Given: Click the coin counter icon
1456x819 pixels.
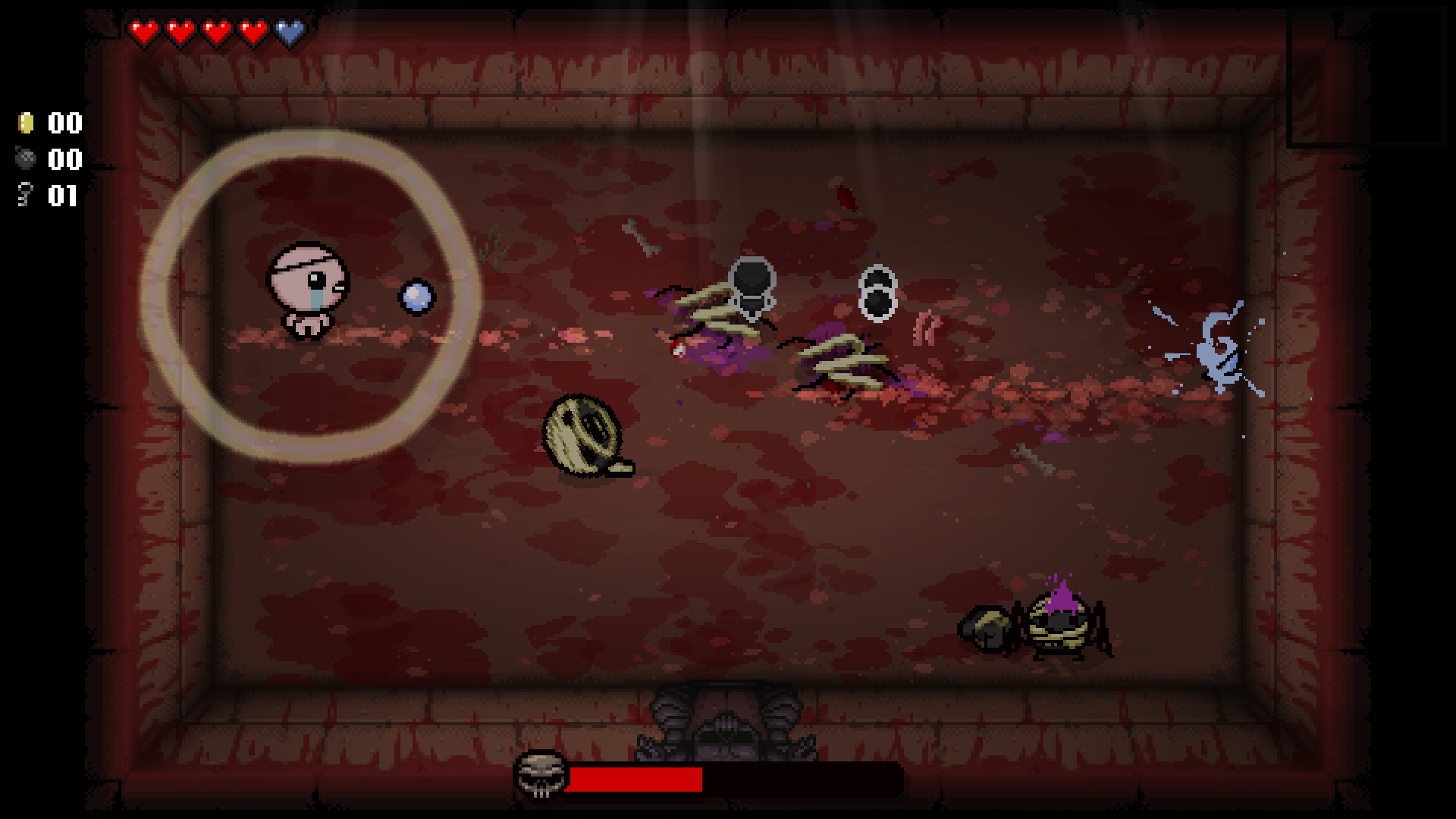Looking at the screenshot, I should [25, 123].
